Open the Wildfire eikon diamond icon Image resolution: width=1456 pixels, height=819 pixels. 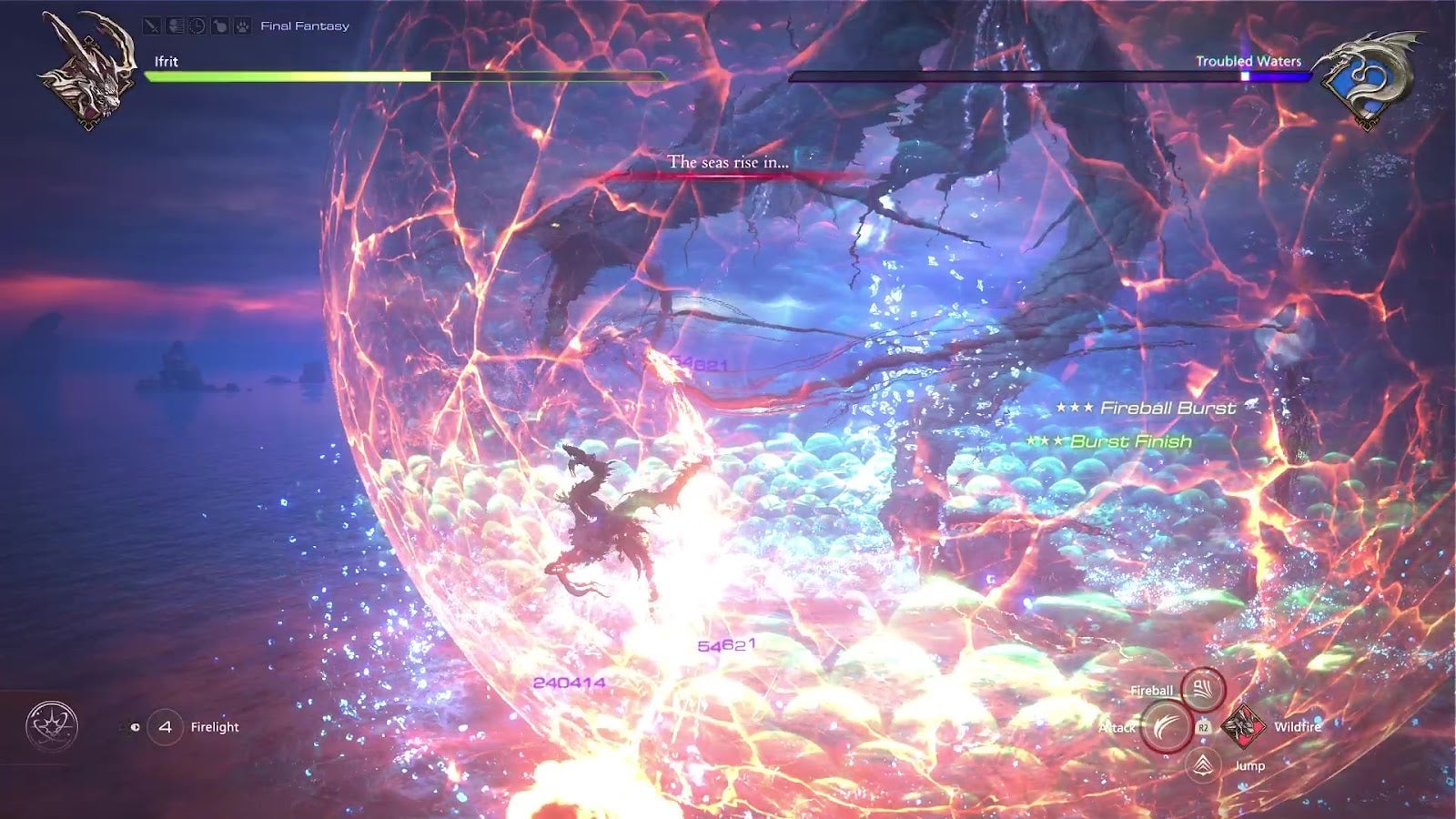click(1243, 727)
